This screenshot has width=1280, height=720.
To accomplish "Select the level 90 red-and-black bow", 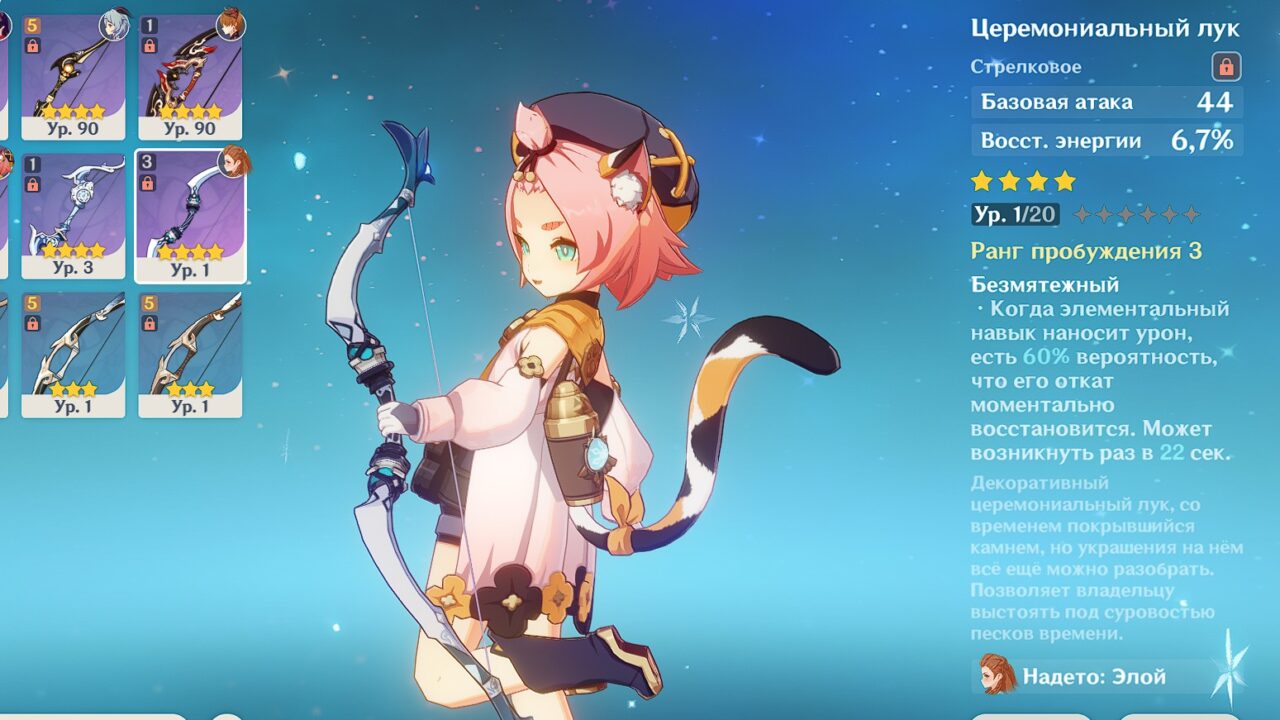I will (x=190, y=76).
